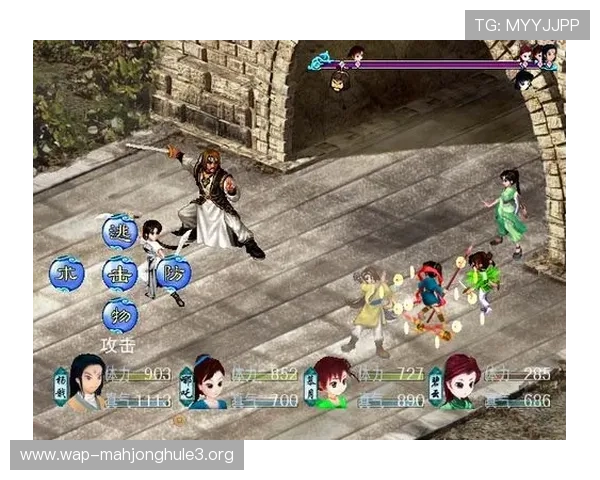Choose the 防 (defend) command orb

pyautogui.click(x=172, y=273)
